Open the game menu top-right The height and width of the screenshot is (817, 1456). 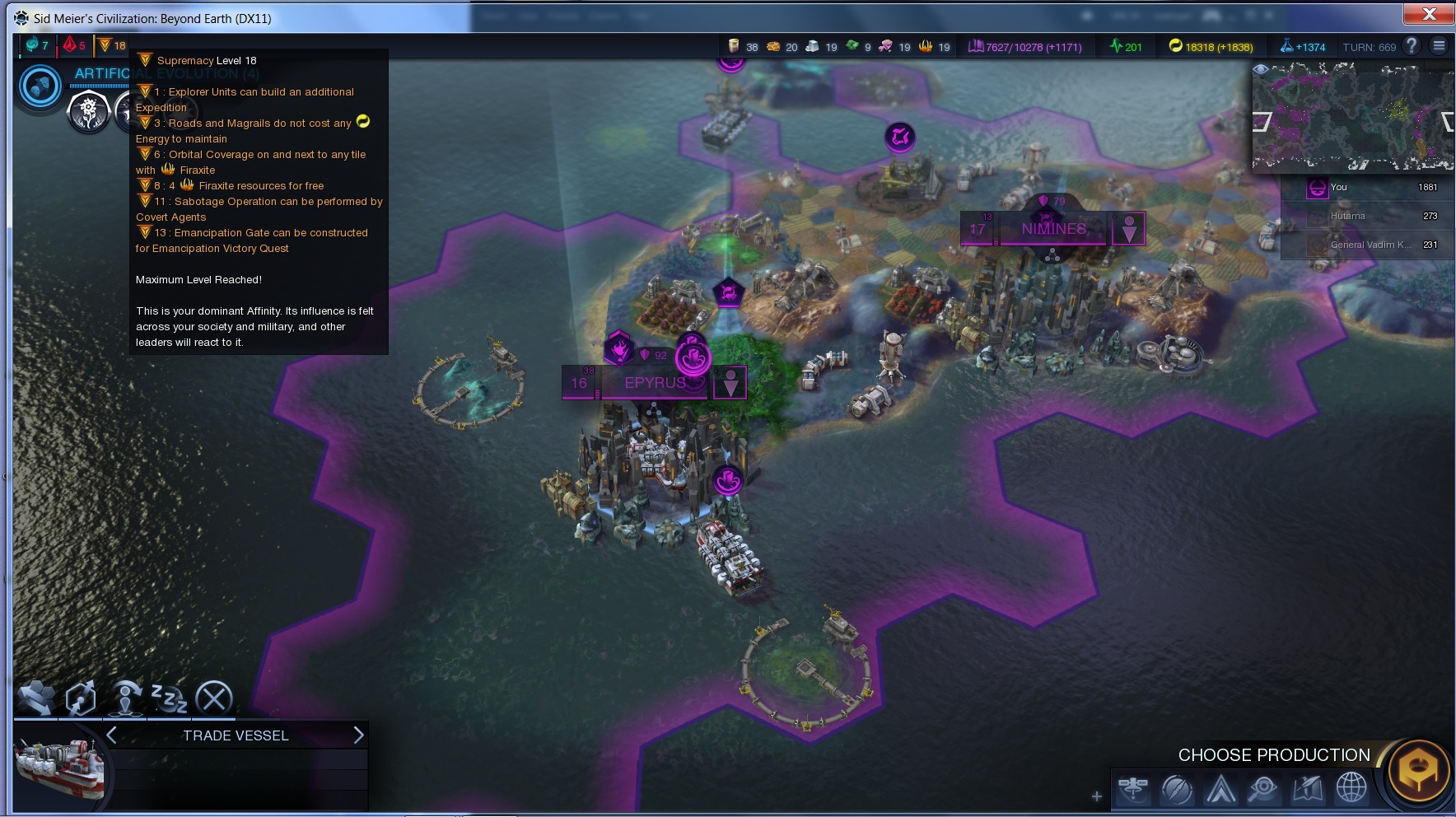coord(1439,46)
